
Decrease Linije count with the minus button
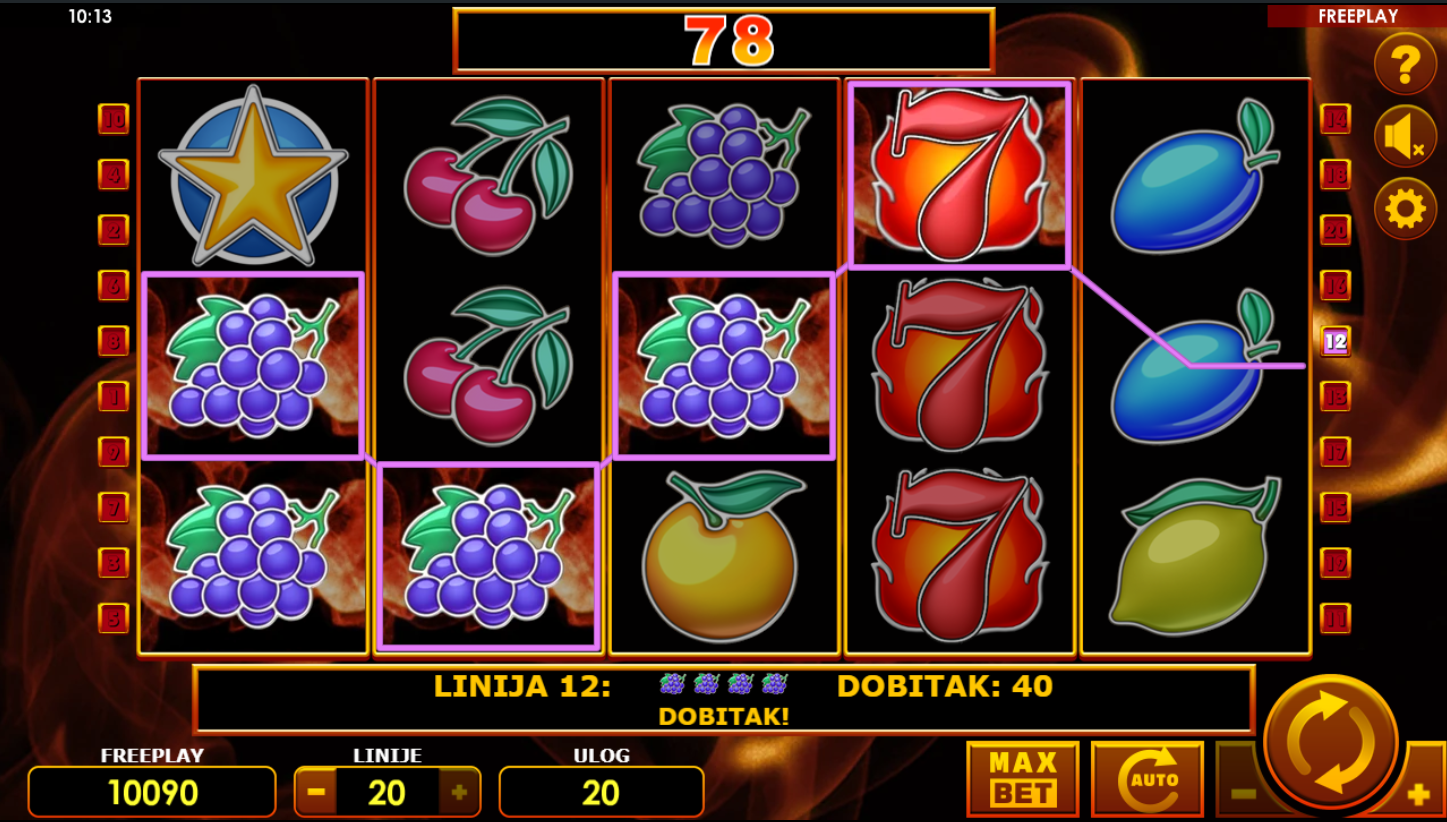point(316,792)
